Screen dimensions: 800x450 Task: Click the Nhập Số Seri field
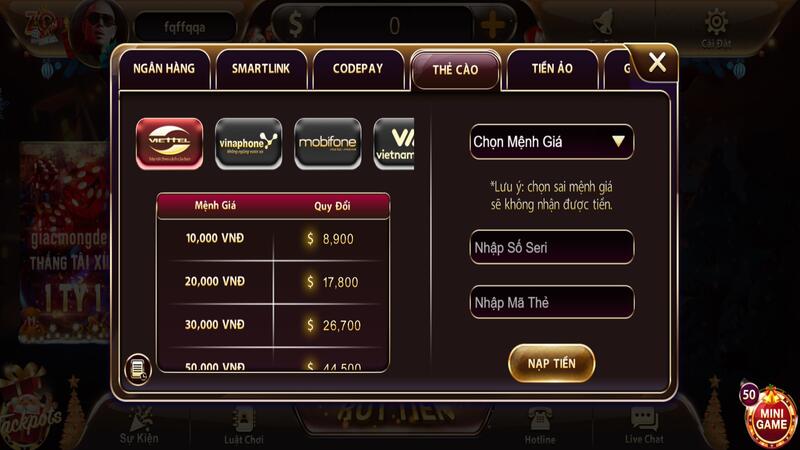551,247
